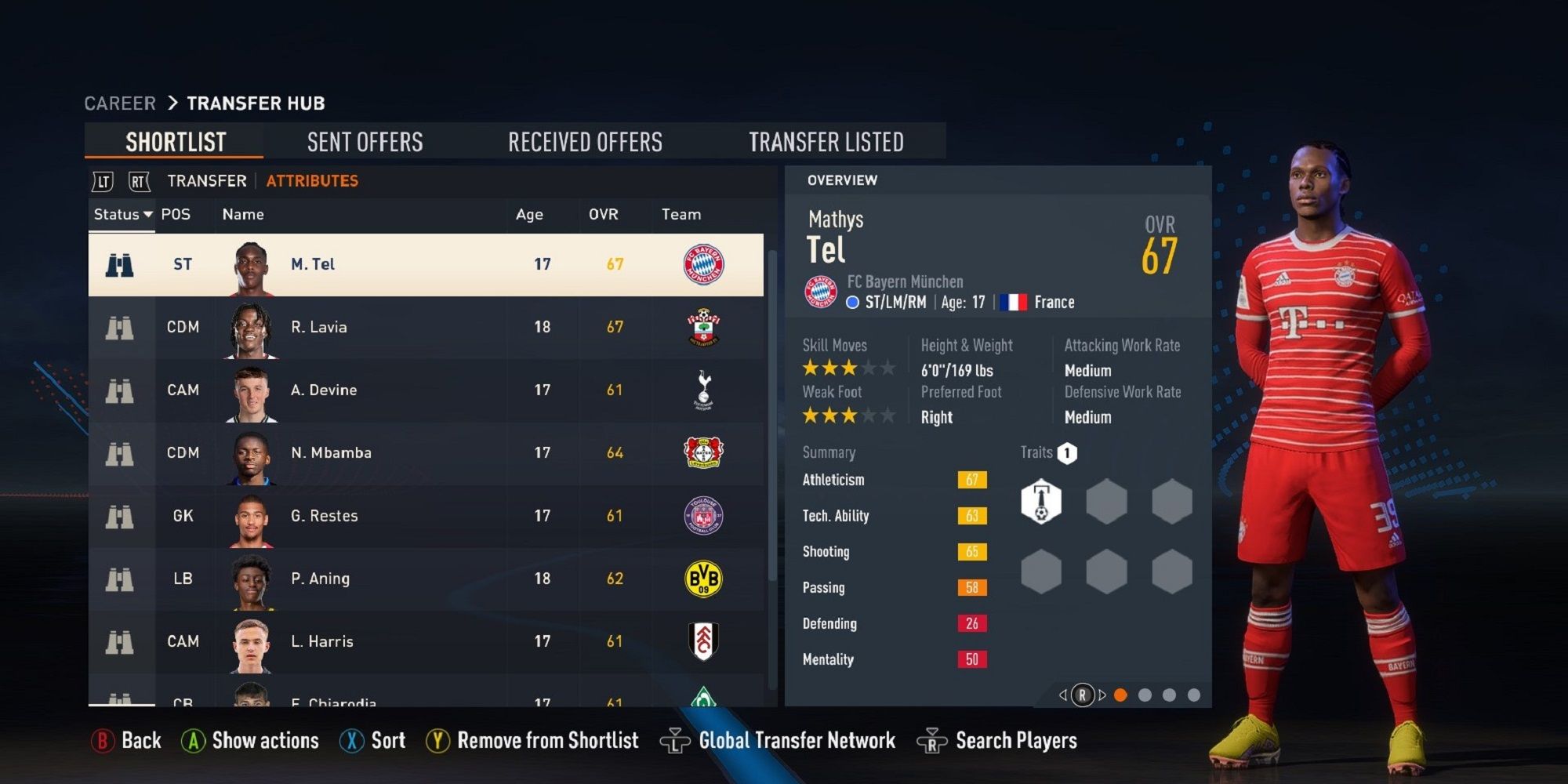Open the Transfer Listed tab
The height and width of the screenshot is (784, 1568).
pyautogui.click(x=827, y=141)
